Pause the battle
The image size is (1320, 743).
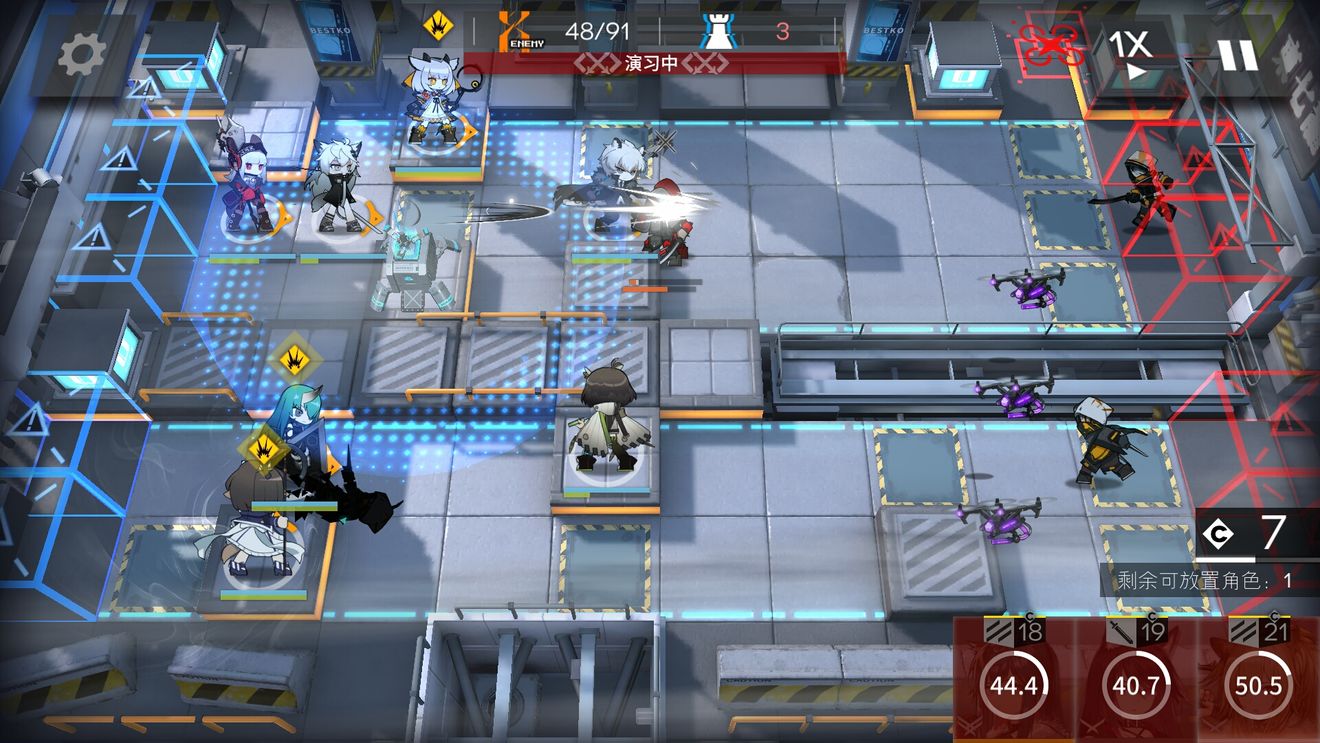(1237, 55)
